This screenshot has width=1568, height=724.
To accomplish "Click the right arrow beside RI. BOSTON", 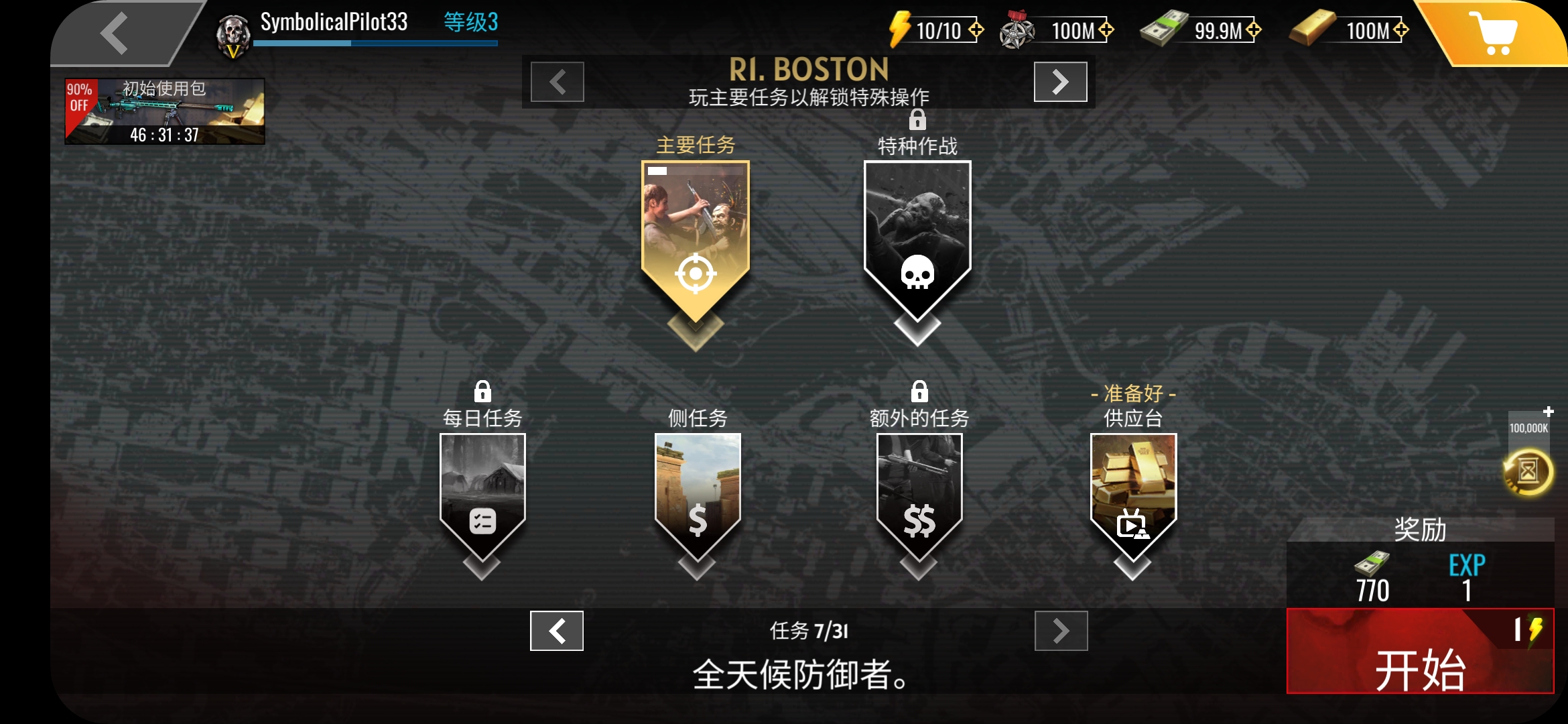I will [x=1060, y=82].
